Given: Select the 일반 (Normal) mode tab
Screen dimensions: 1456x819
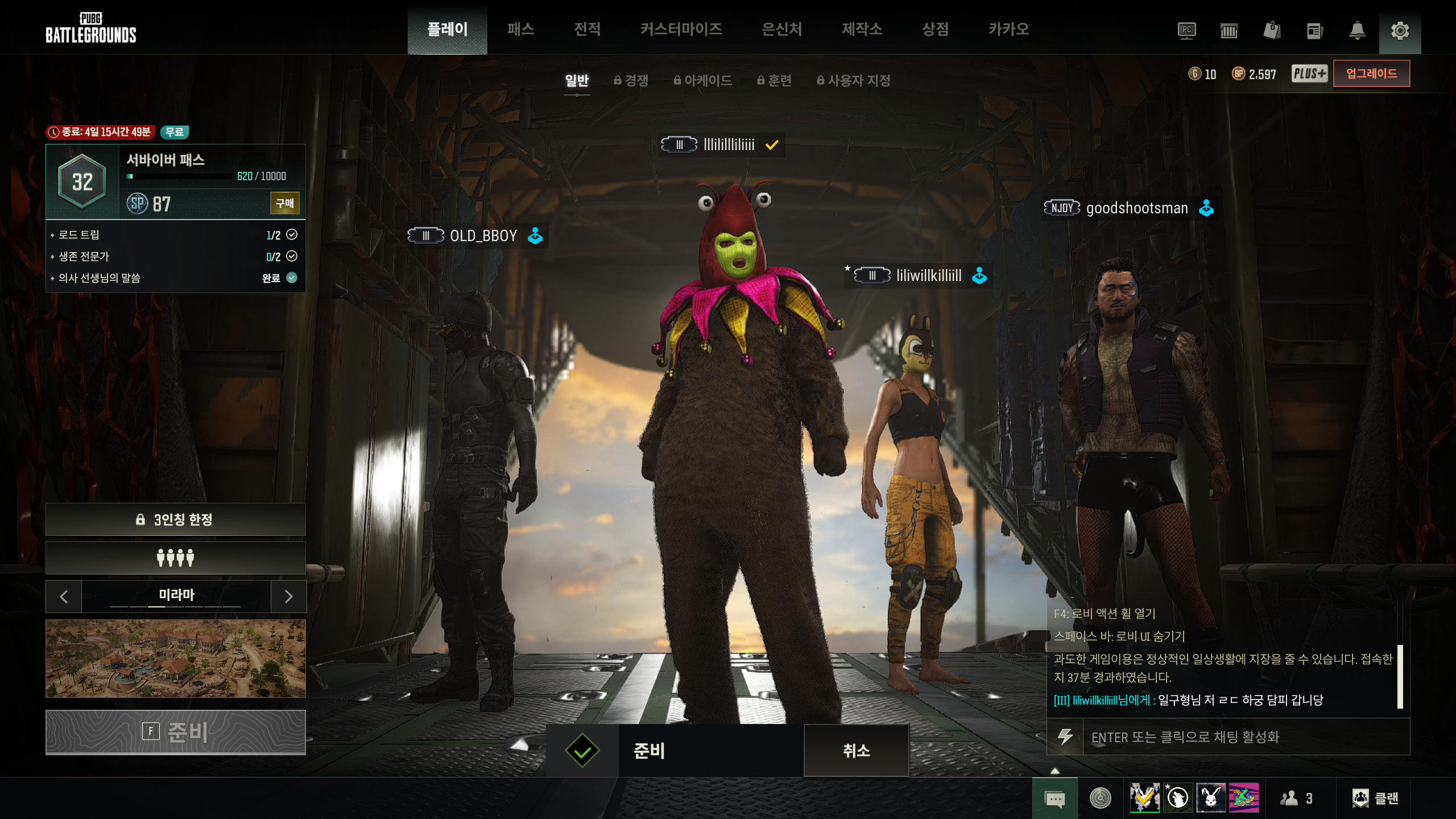Looking at the screenshot, I should pos(577,81).
